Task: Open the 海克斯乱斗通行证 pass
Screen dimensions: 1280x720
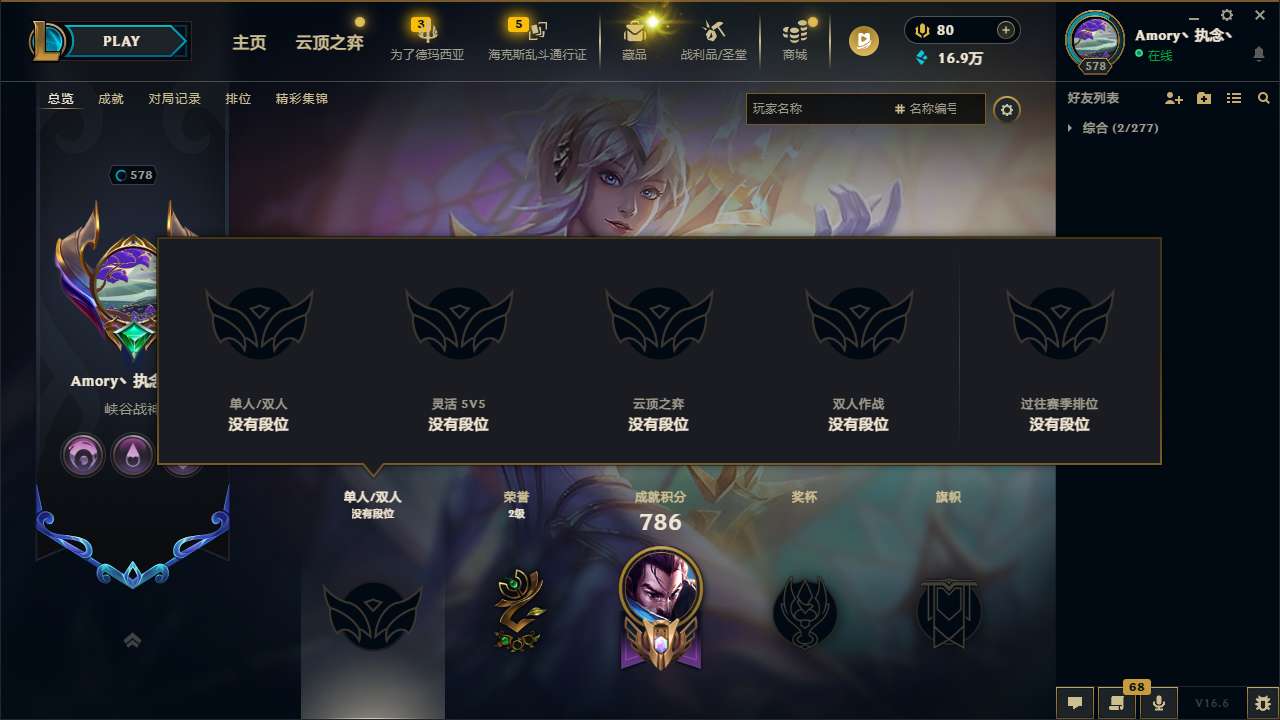Action: click(536, 38)
